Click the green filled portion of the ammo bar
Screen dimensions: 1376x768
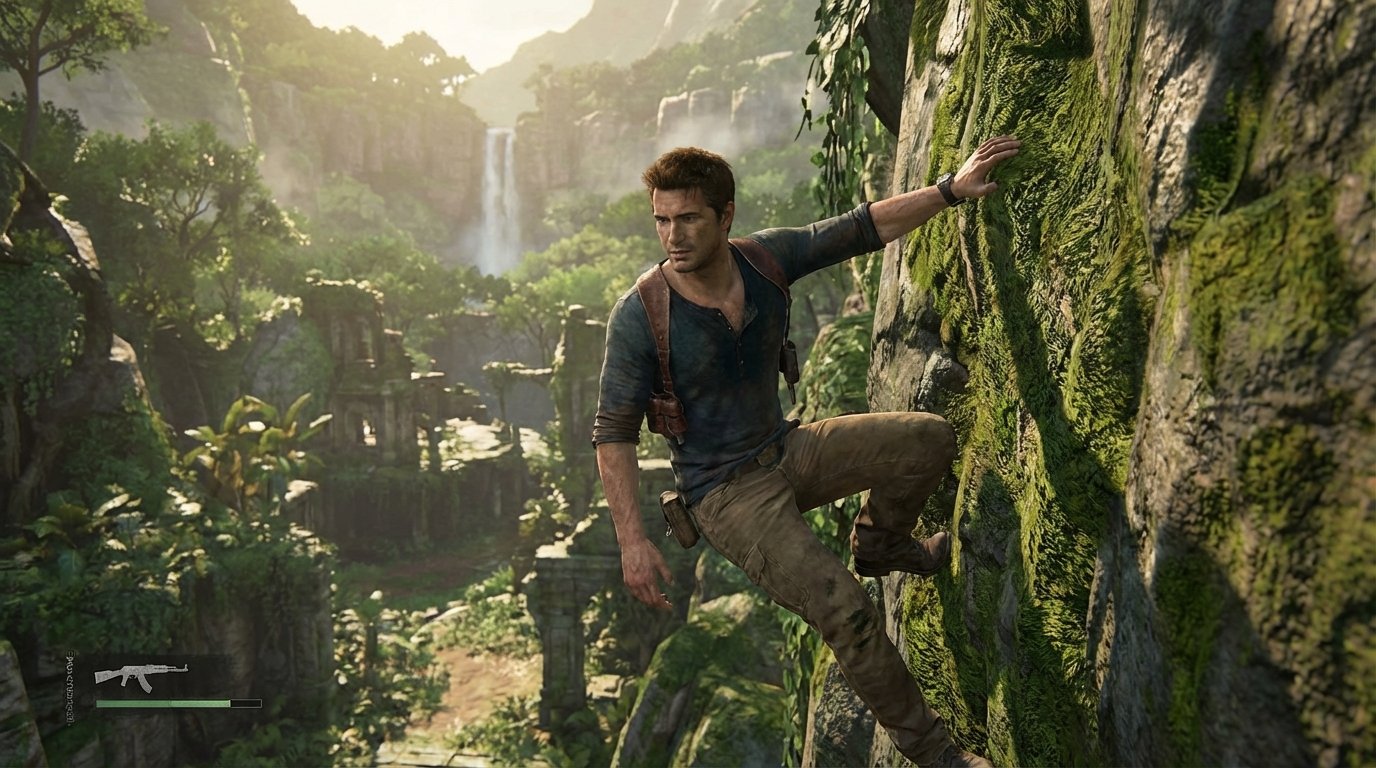[140, 702]
